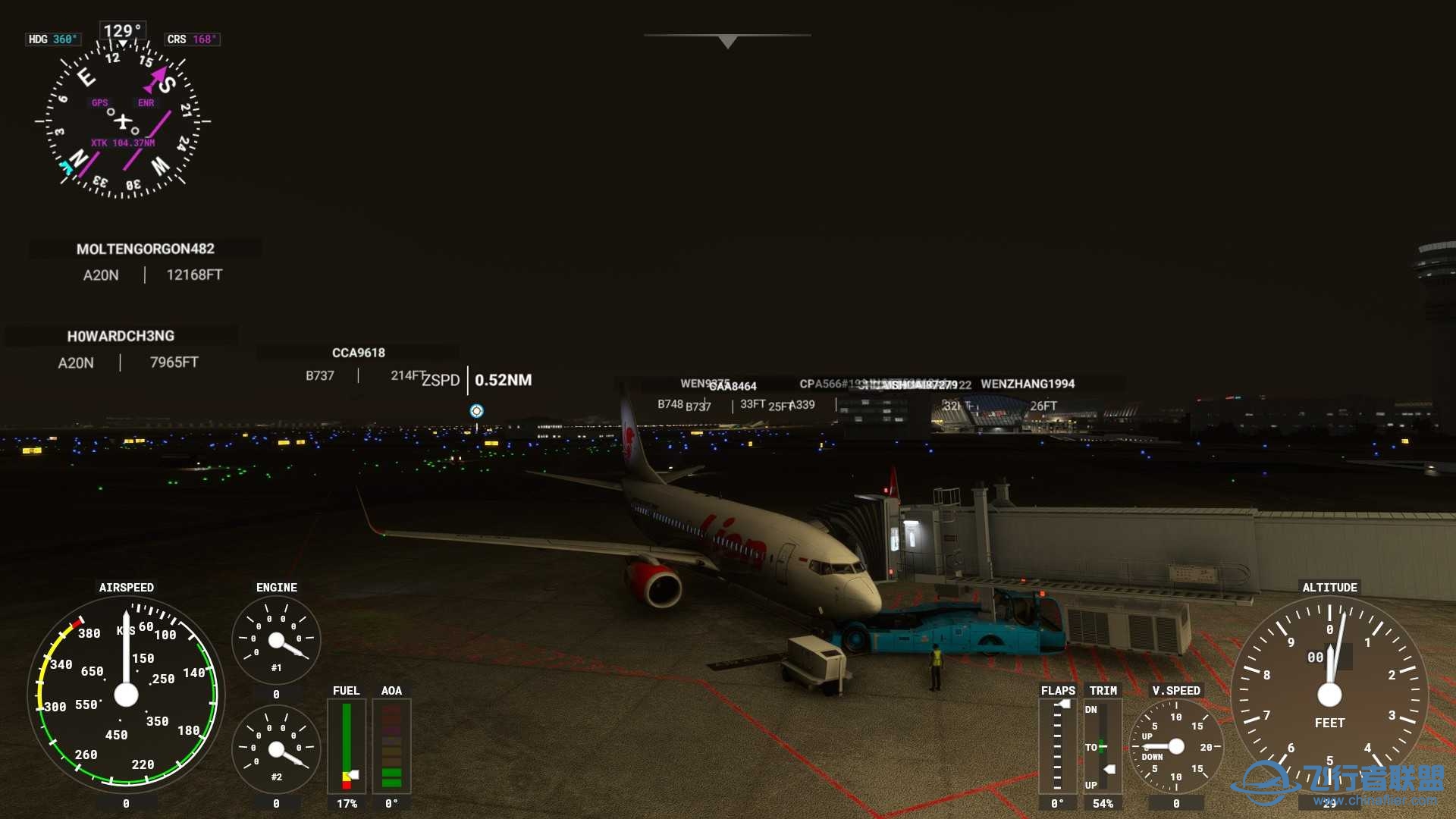Select the TRIM panel

click(x=1102, y=747)
